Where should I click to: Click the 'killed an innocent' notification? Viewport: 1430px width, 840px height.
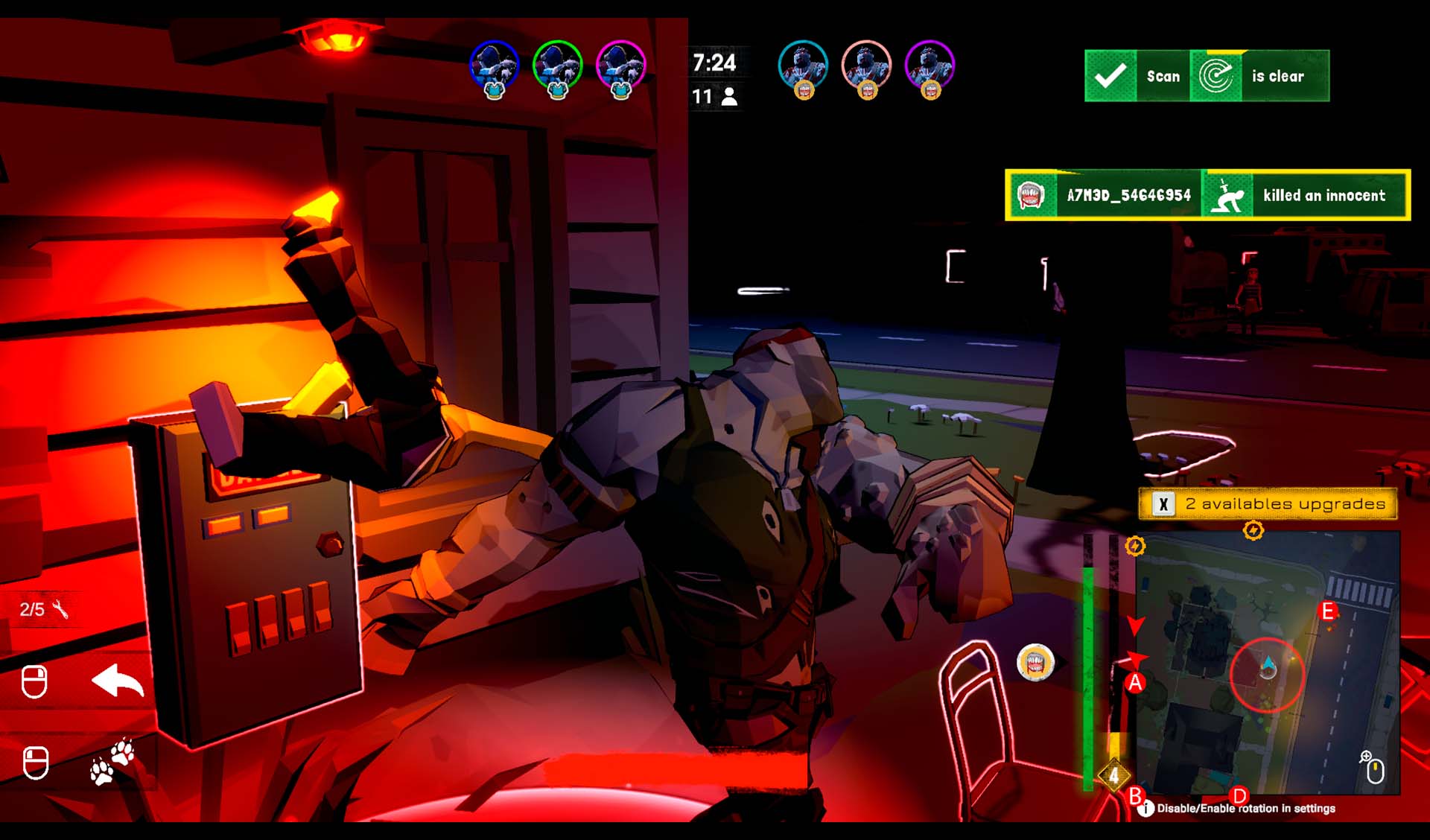pos(1207,195)
